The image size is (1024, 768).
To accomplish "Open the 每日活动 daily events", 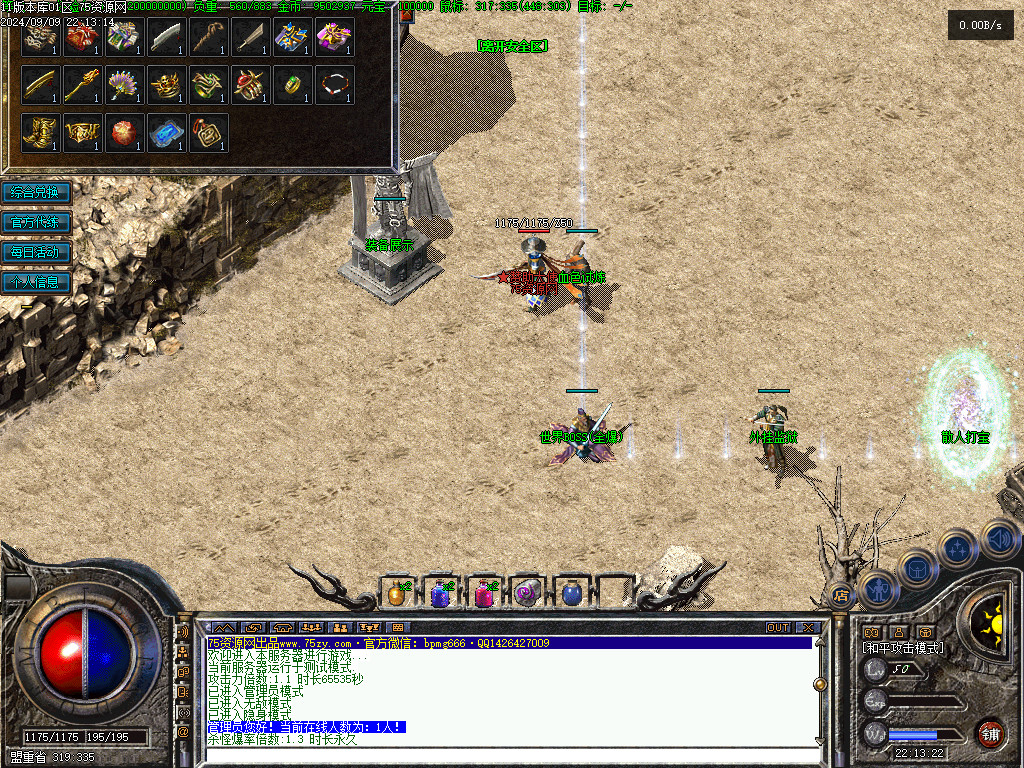I will tap(36, 252).
